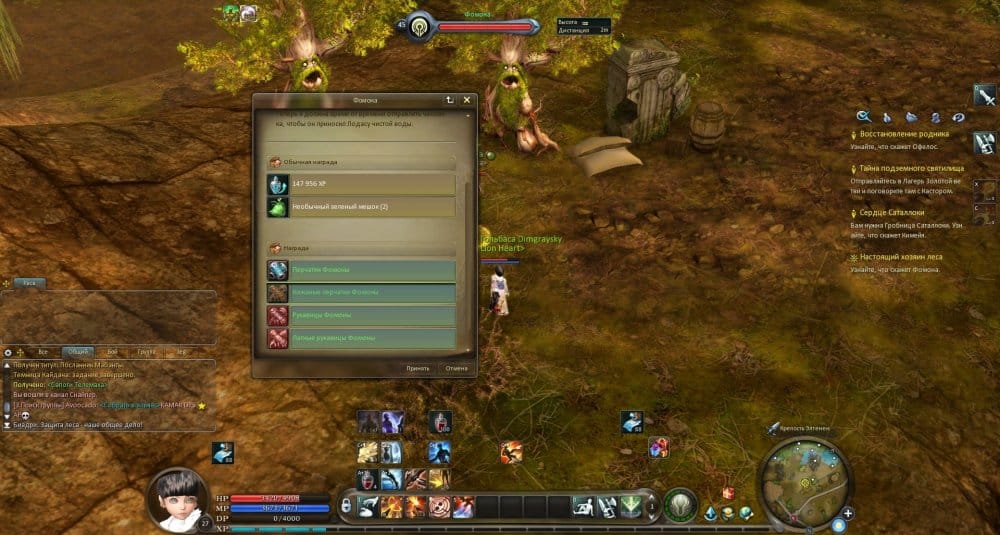
Task: Switch to the Группа chat tab
Action: pyautogui.click(x=146, y=352)
